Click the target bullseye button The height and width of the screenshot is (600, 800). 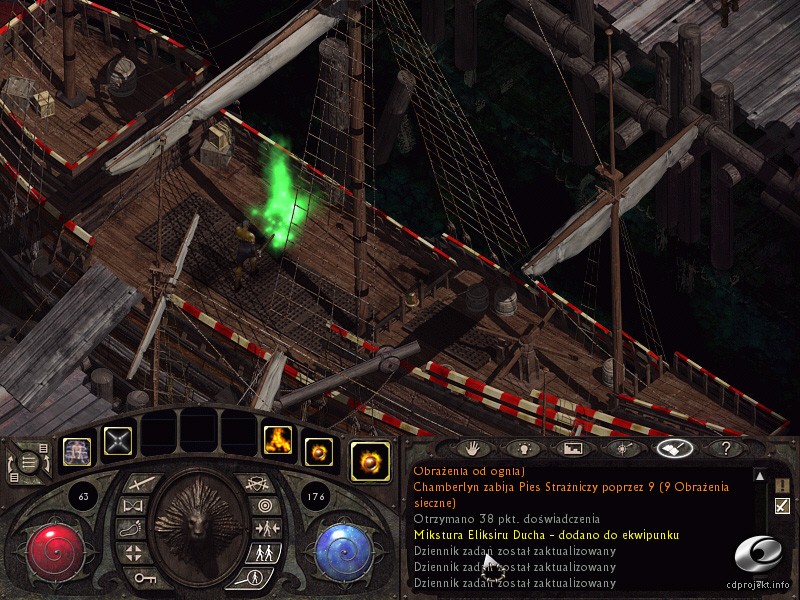[264, 505]
